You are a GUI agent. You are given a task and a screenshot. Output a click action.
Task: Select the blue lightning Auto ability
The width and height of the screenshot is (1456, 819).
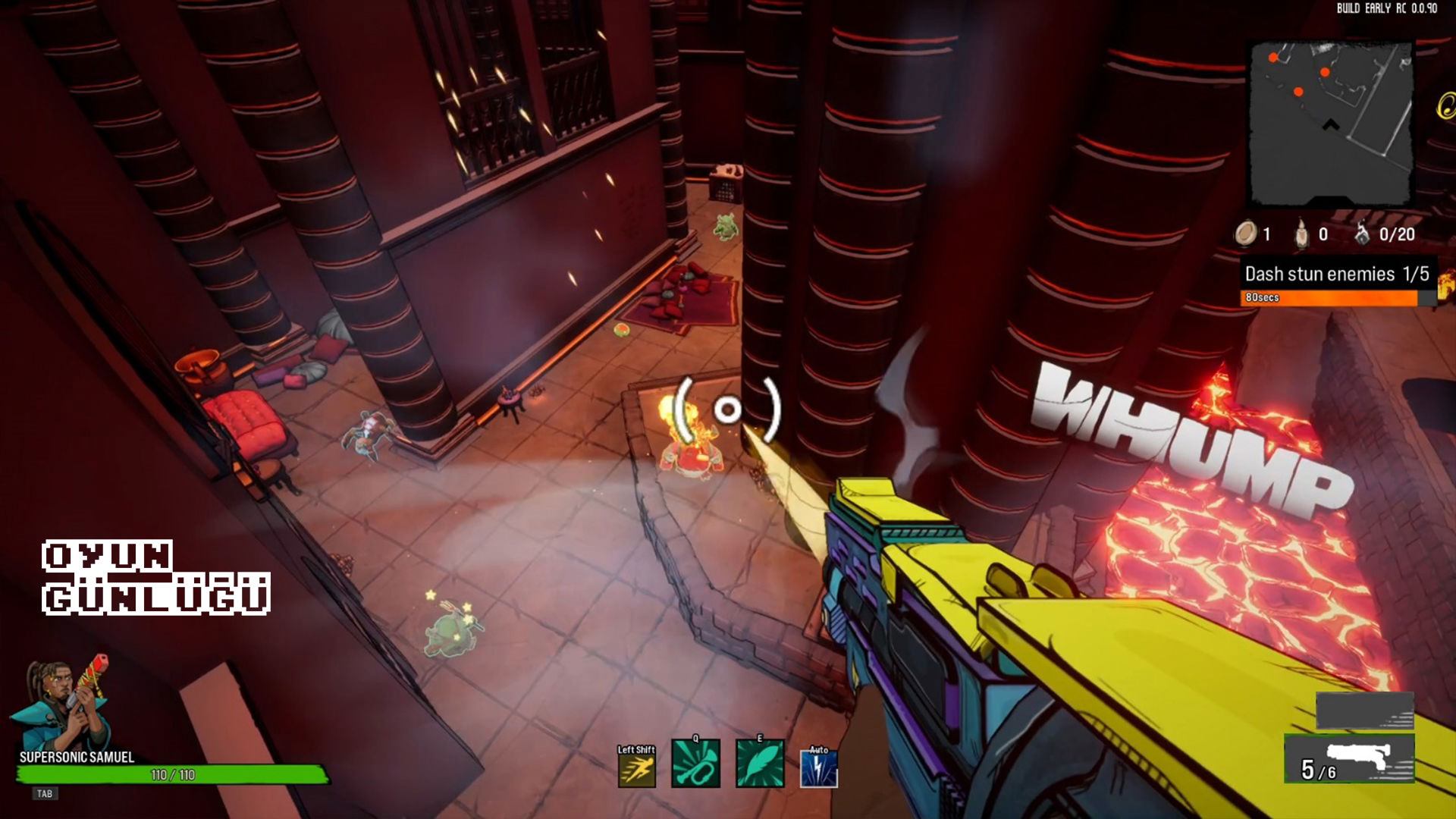click(819, 768)
